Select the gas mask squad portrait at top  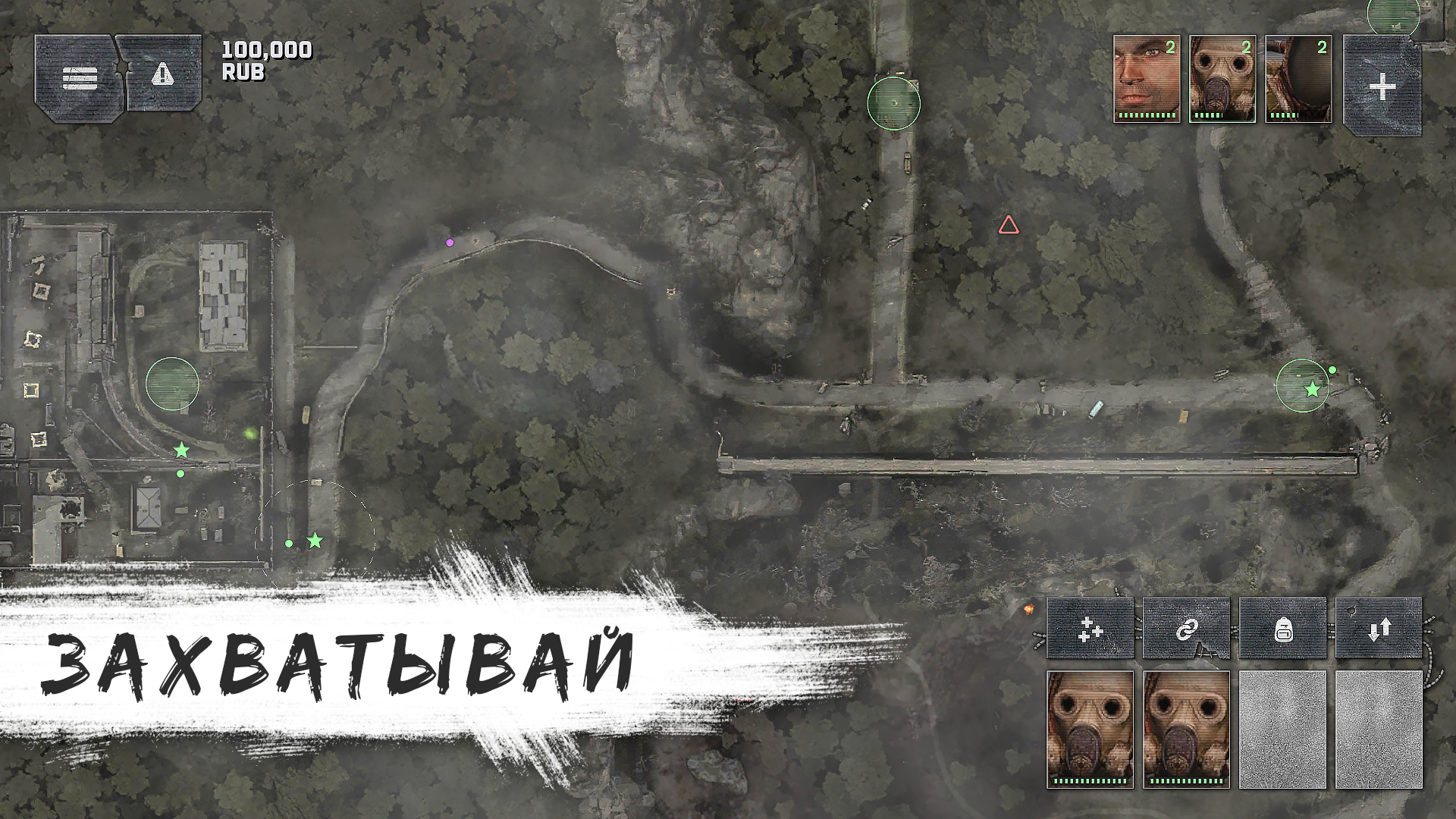[1223, 80]
